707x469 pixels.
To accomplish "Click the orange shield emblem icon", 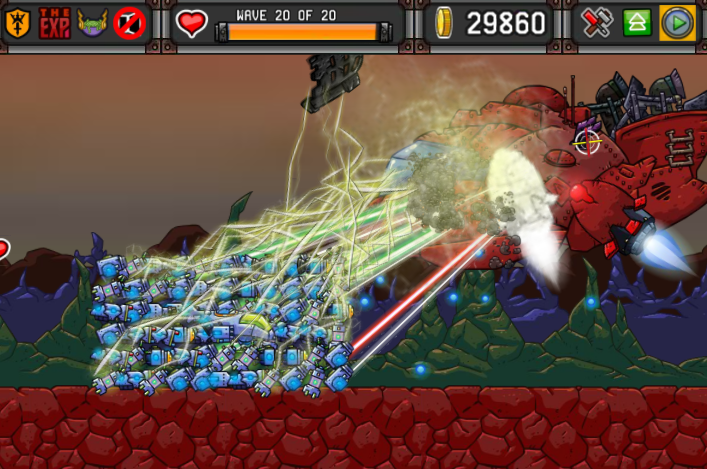I will pyautogui.click(x=17, y=23).
